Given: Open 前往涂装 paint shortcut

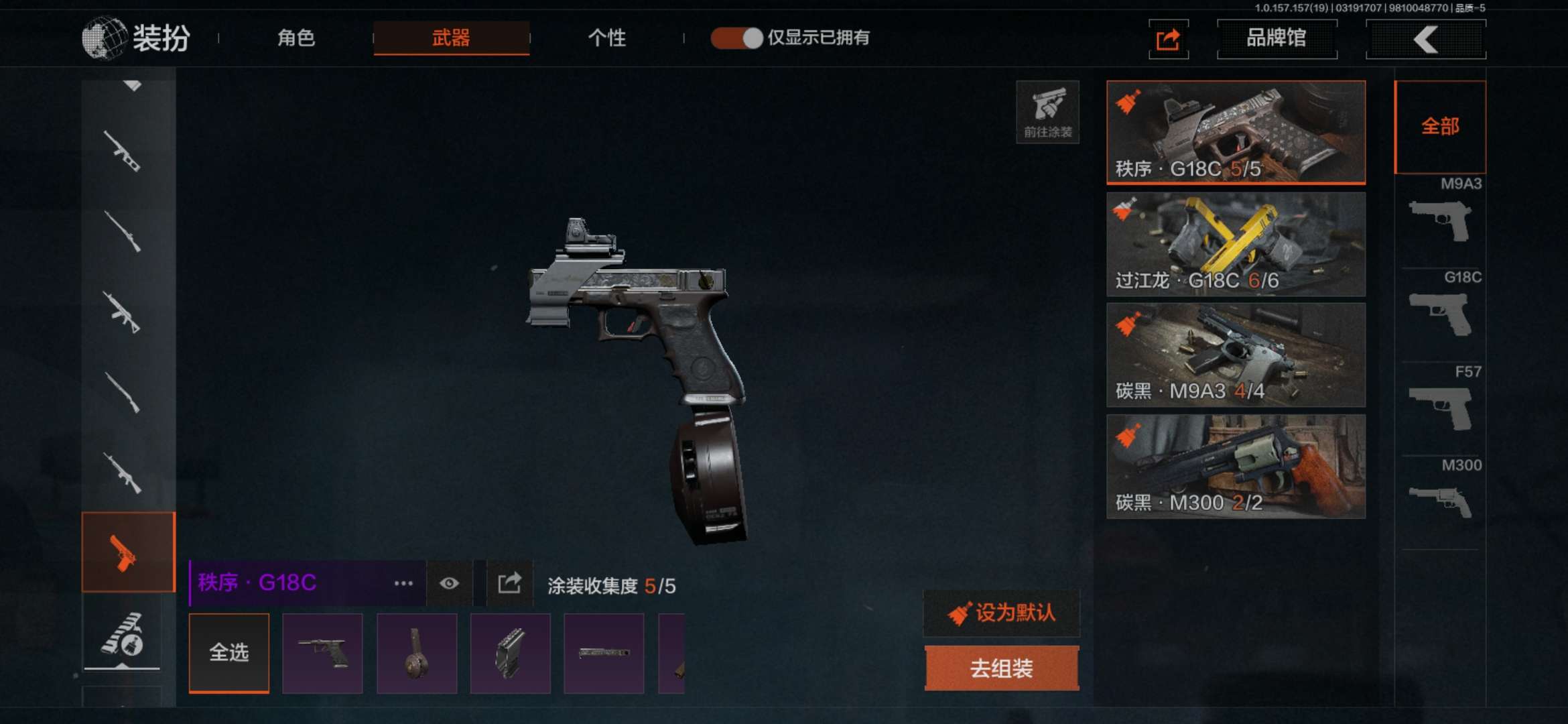Looking at the screenshot, I should click(1047, 112).
